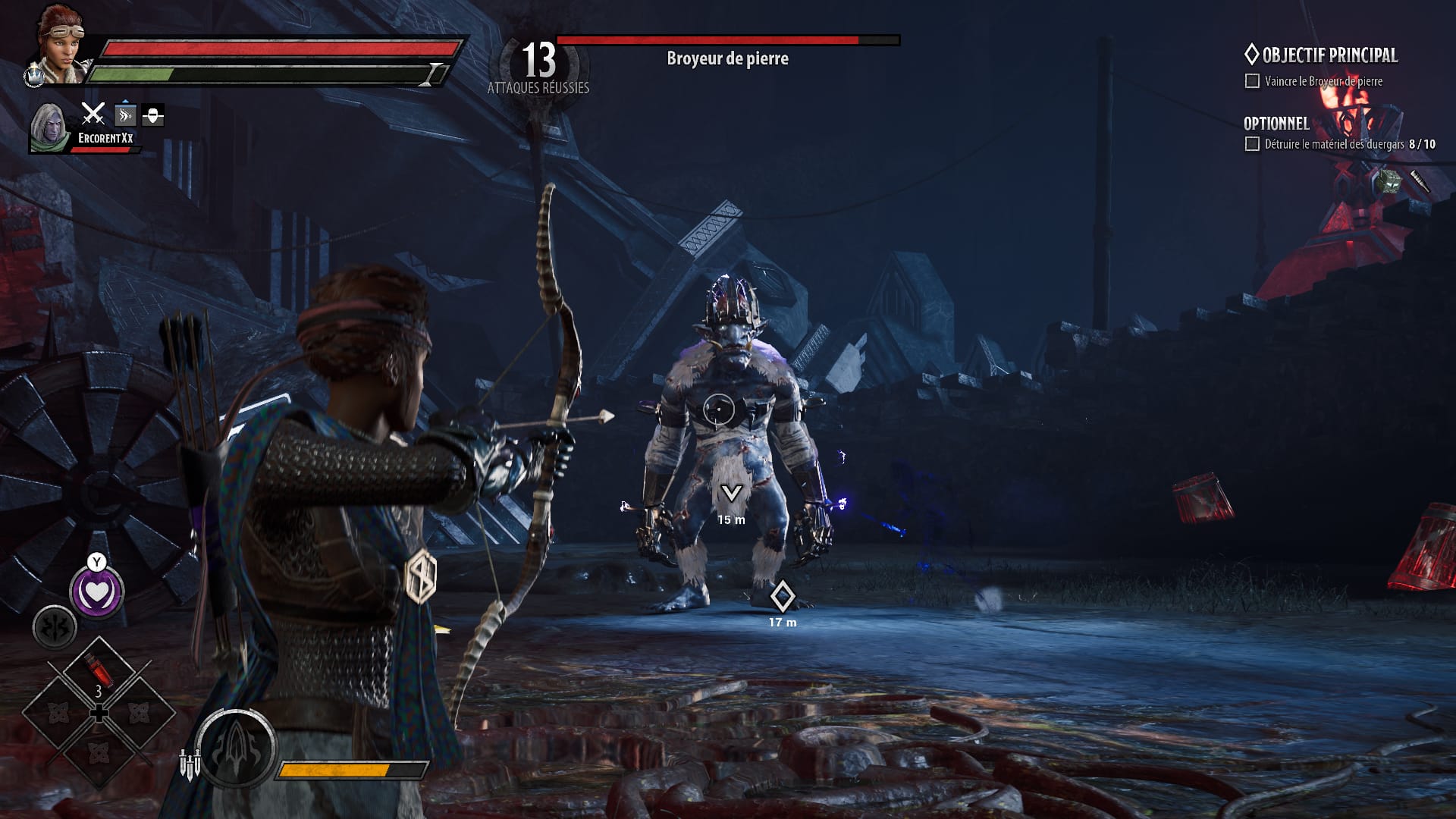Activate the greyed-out ability below the heart
This screenshot has width=1456, height=819.
pos(55,628)
